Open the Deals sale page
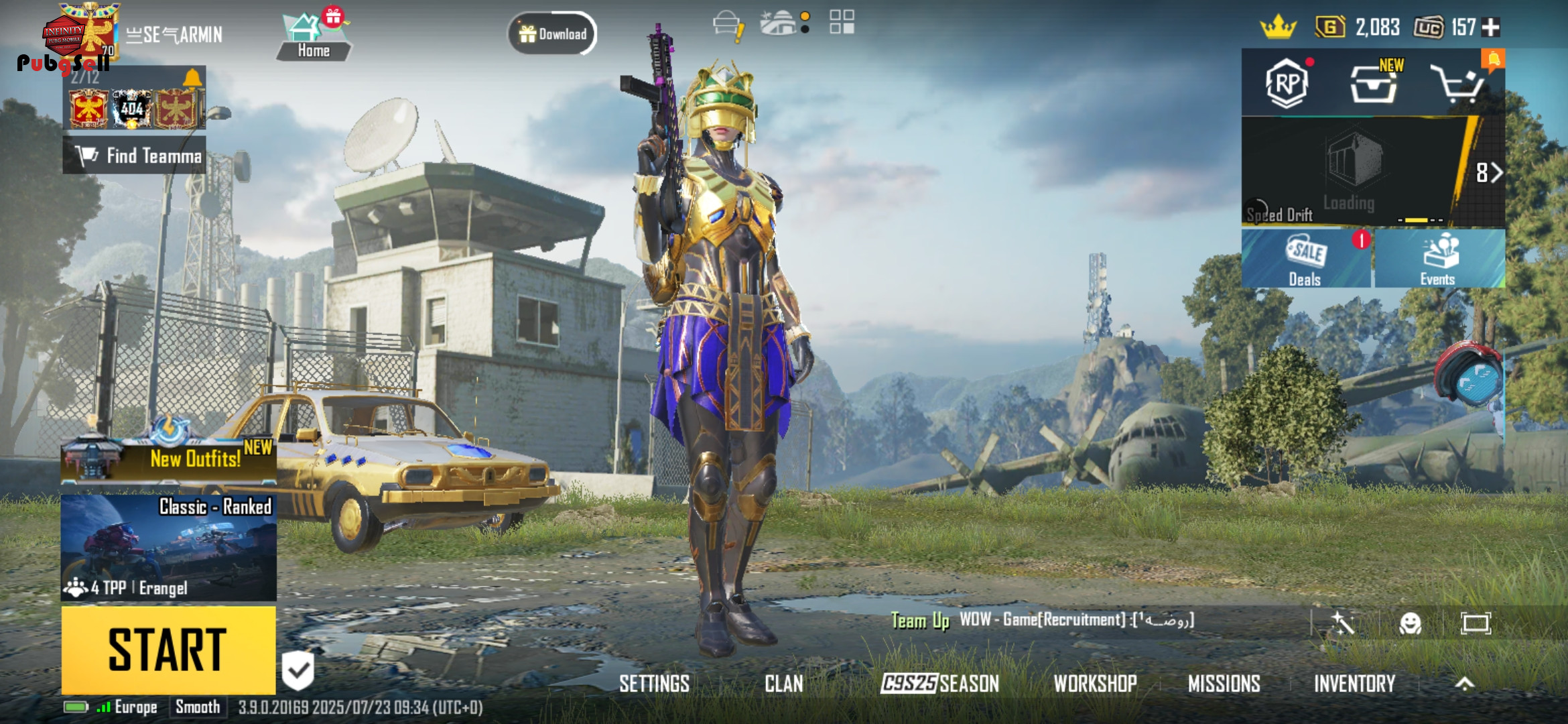Viewport: 1568px width, 724px height. click(1305, 259)
